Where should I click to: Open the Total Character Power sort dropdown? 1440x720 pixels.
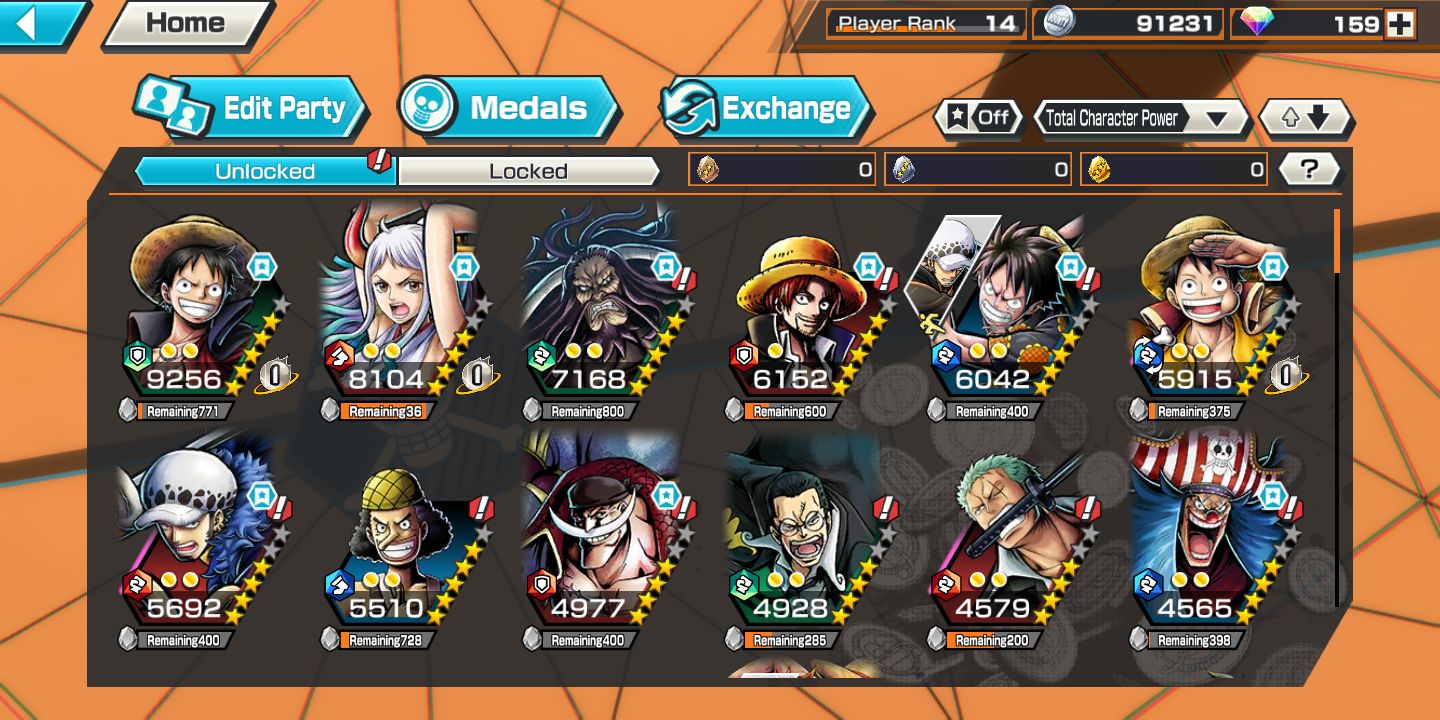click(x=1140, y=118)
